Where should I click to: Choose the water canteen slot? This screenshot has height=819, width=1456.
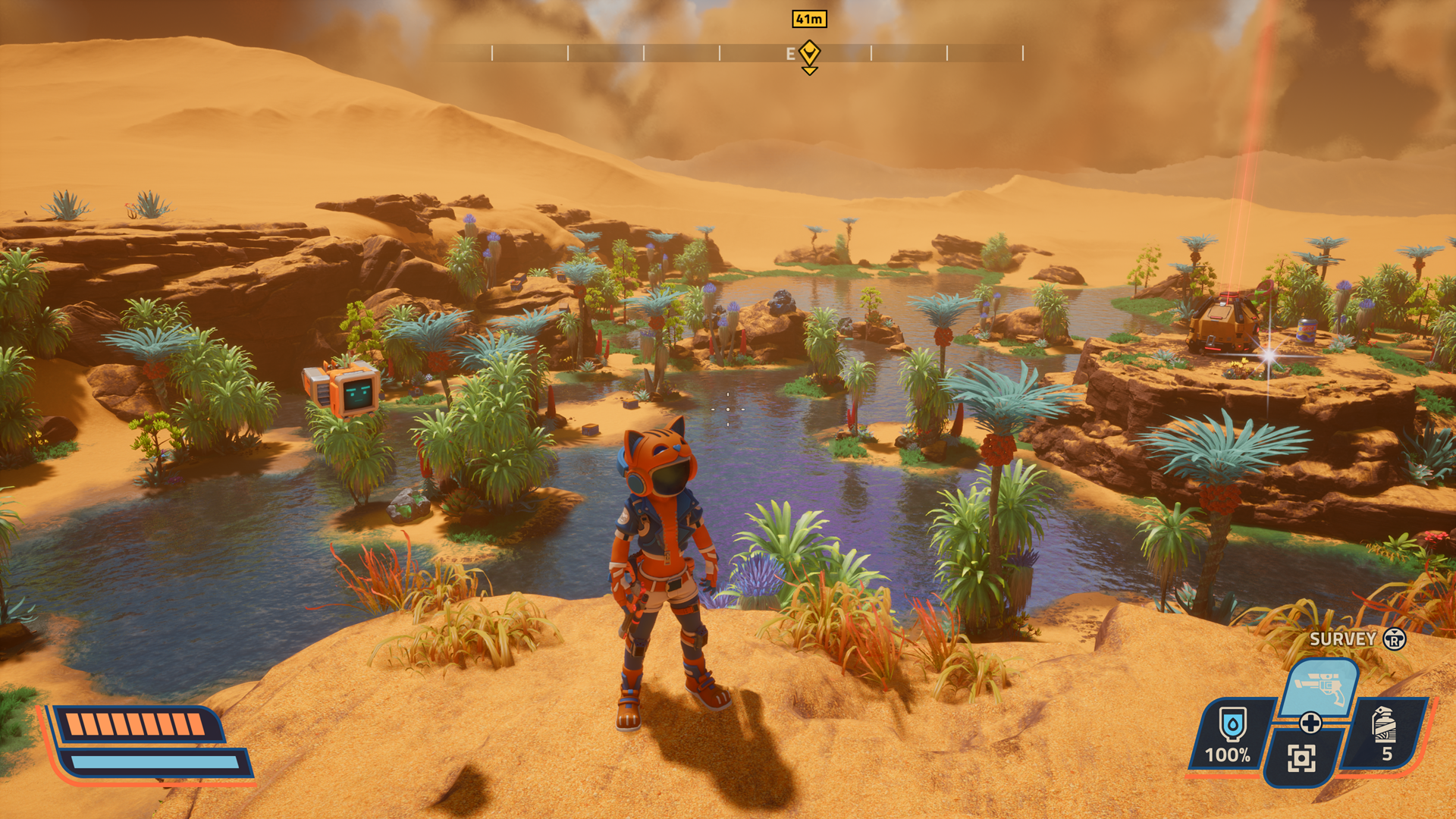pyautogui.click(x=1232, y=733)
